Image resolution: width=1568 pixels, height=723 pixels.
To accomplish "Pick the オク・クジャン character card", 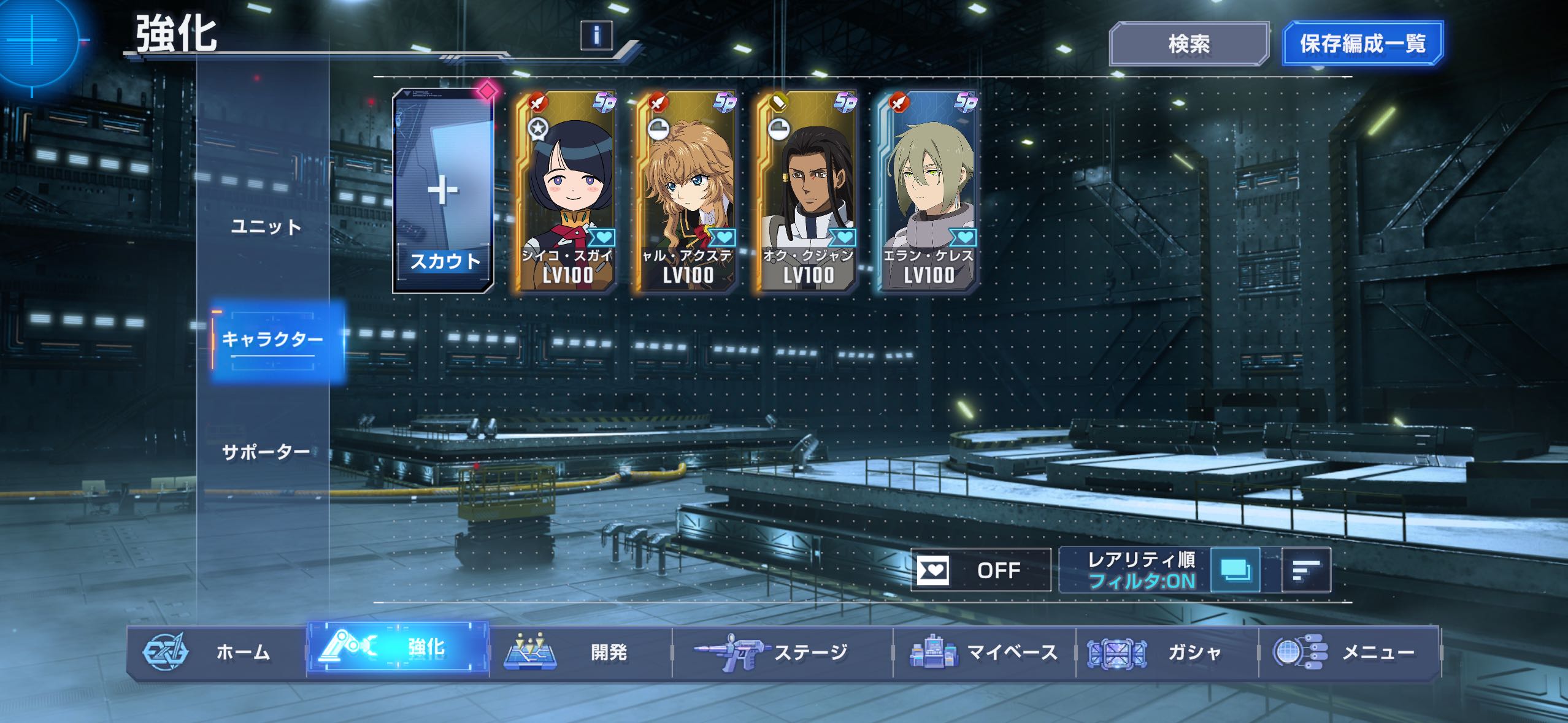I will [x=807, y=191].
